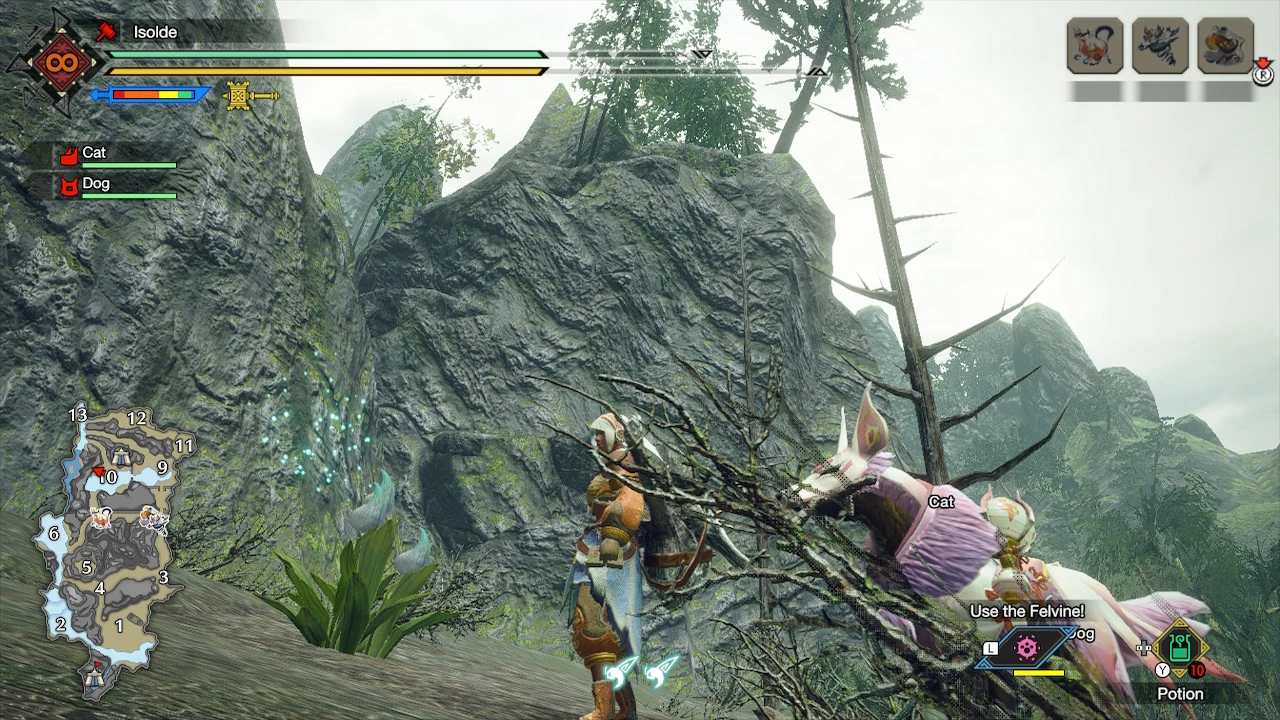
Task: Choose the middle dark-winged monster icon
Action: (1160, 45)
